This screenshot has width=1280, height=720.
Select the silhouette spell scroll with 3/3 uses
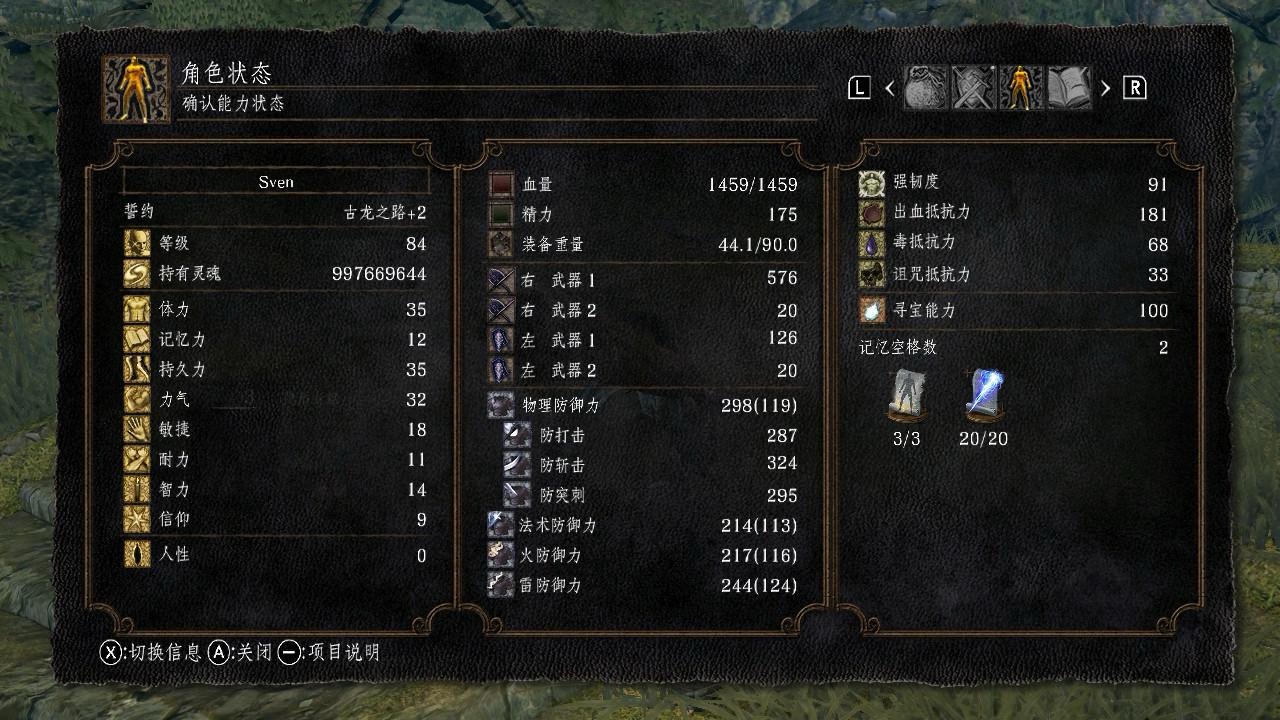click(x=906, y=396)
